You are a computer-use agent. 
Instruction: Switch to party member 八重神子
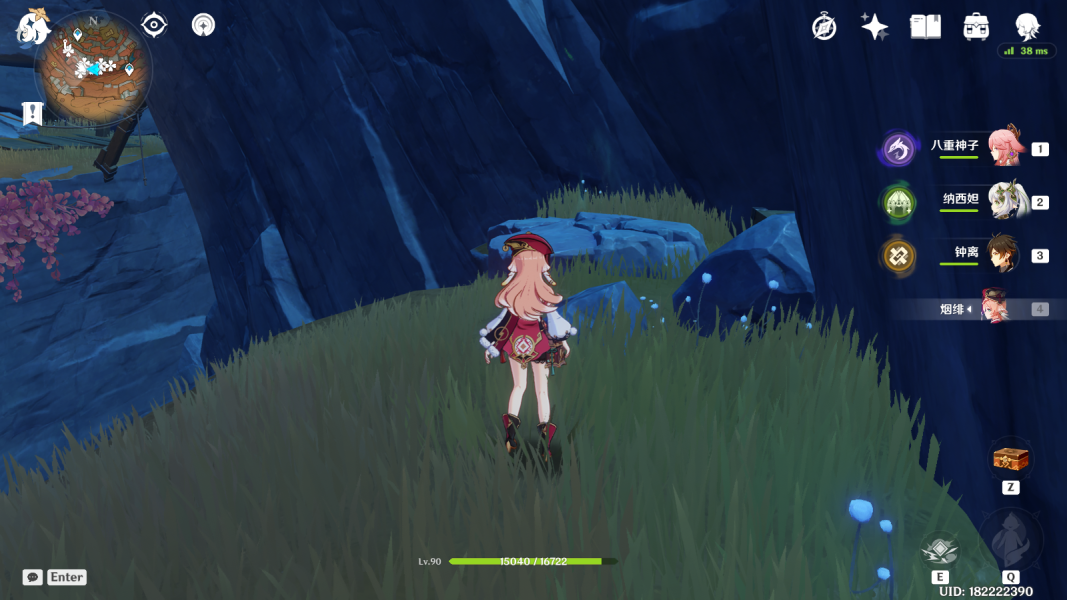(x=1003, y=148)
